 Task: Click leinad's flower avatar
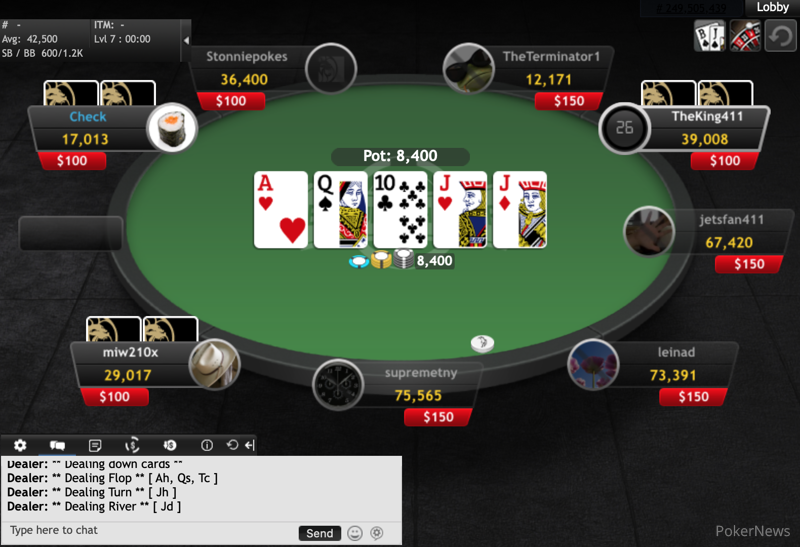[592, 365]
